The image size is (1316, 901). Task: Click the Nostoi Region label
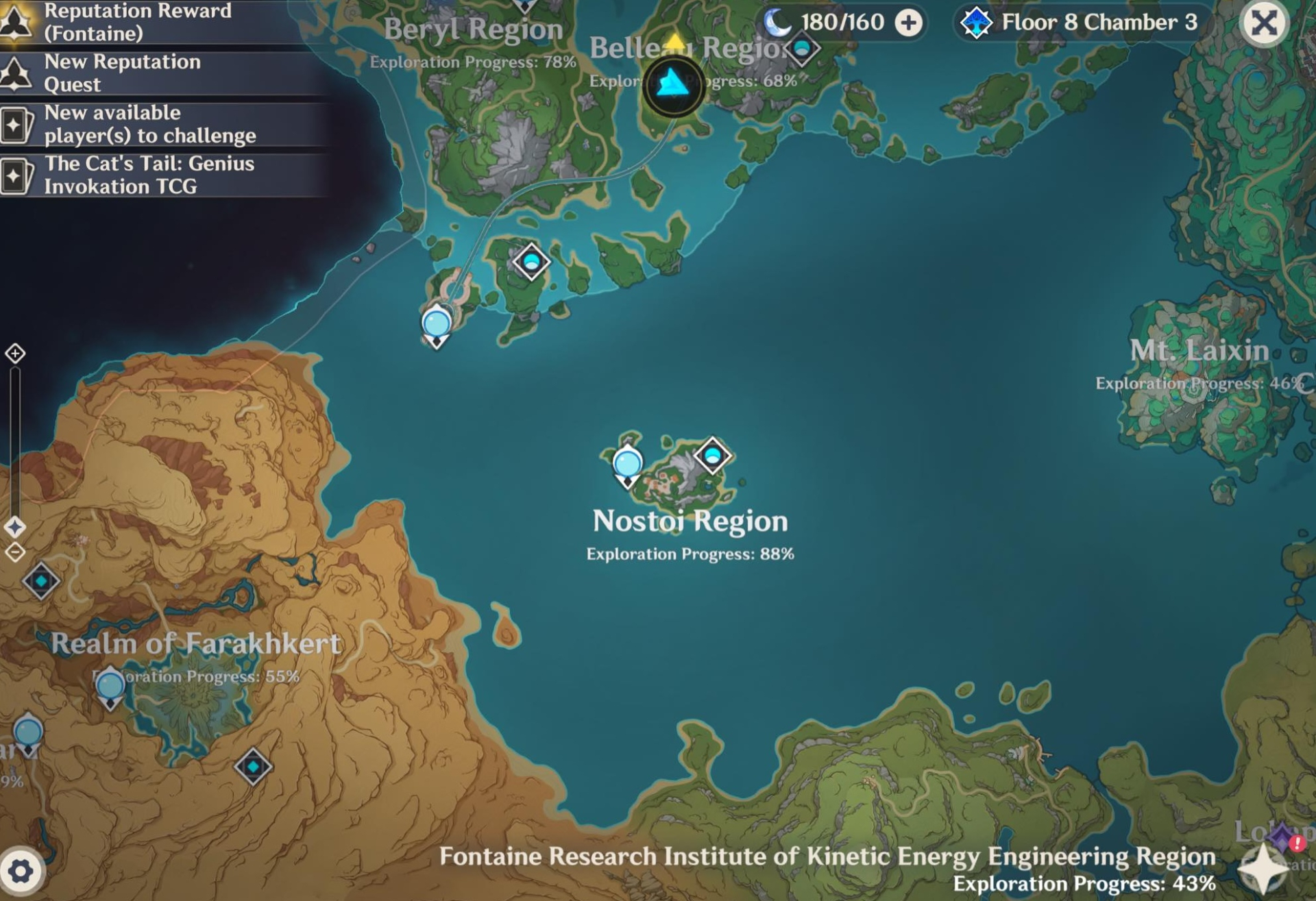point(689,520)
